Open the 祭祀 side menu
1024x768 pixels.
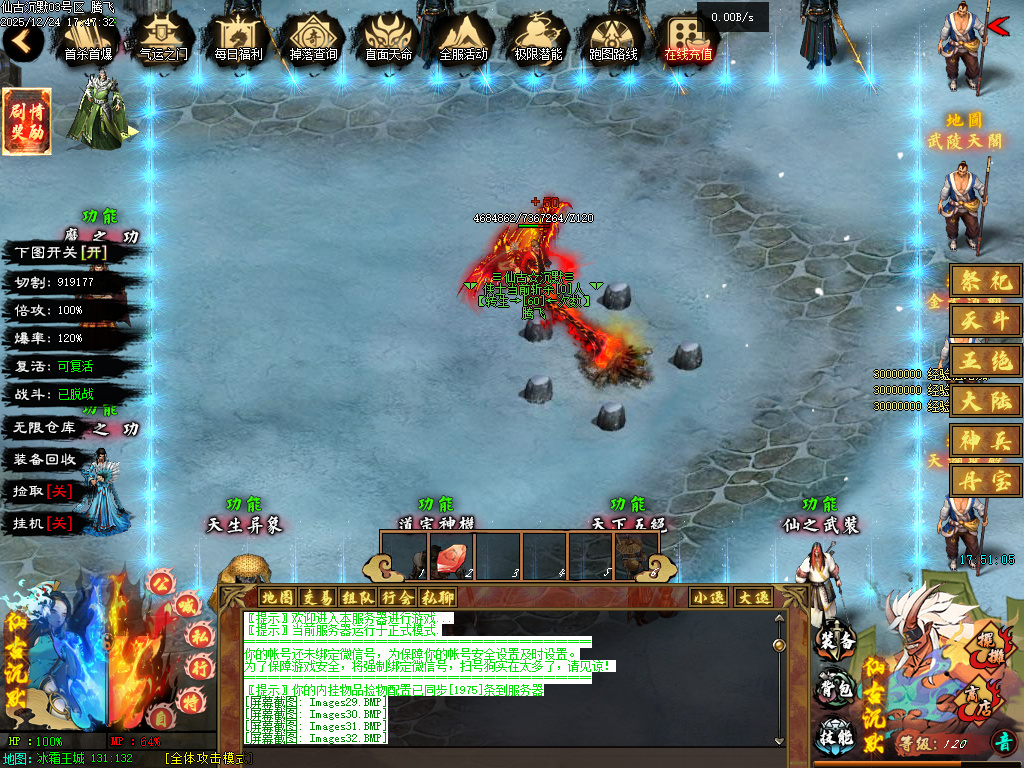click(986, 283)
